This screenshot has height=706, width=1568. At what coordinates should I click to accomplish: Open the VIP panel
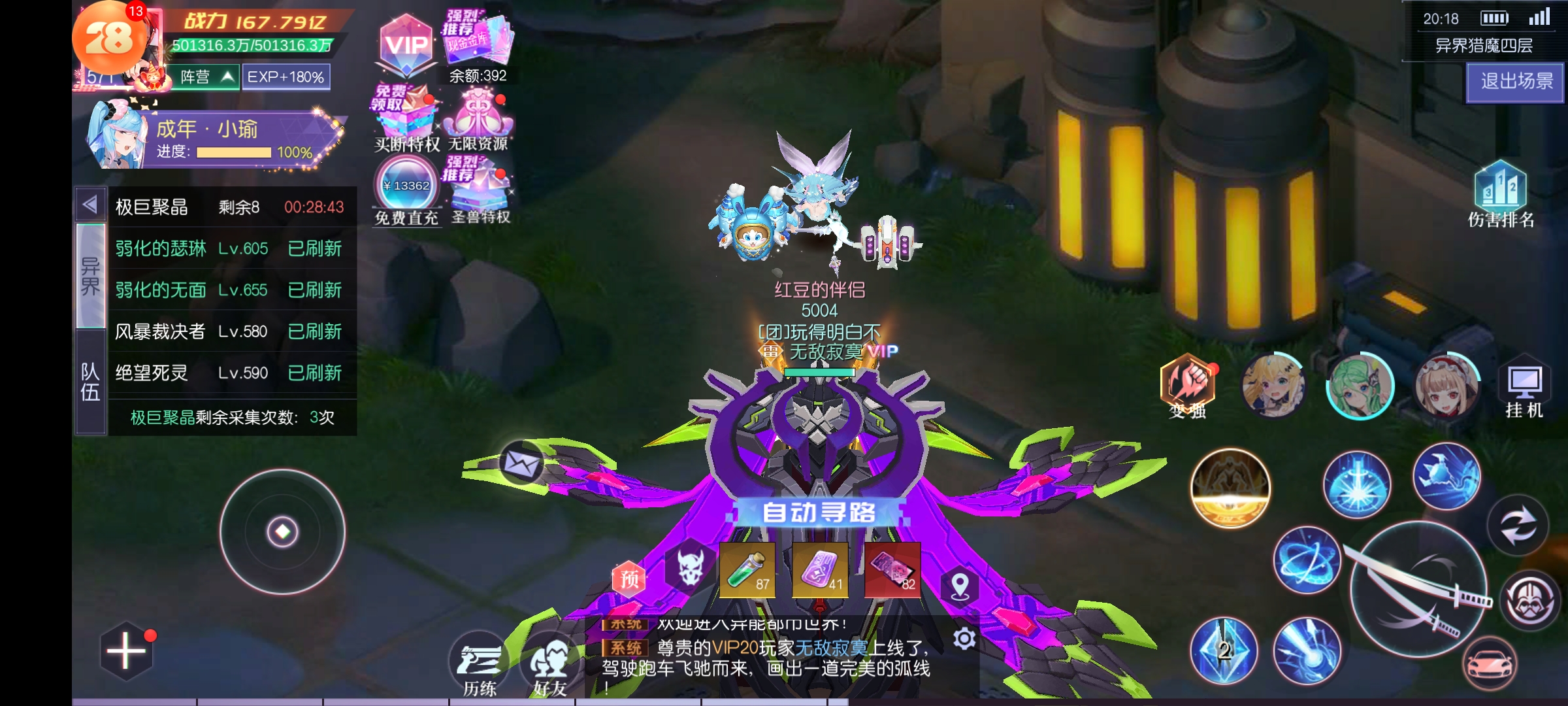tap(406, 46)
